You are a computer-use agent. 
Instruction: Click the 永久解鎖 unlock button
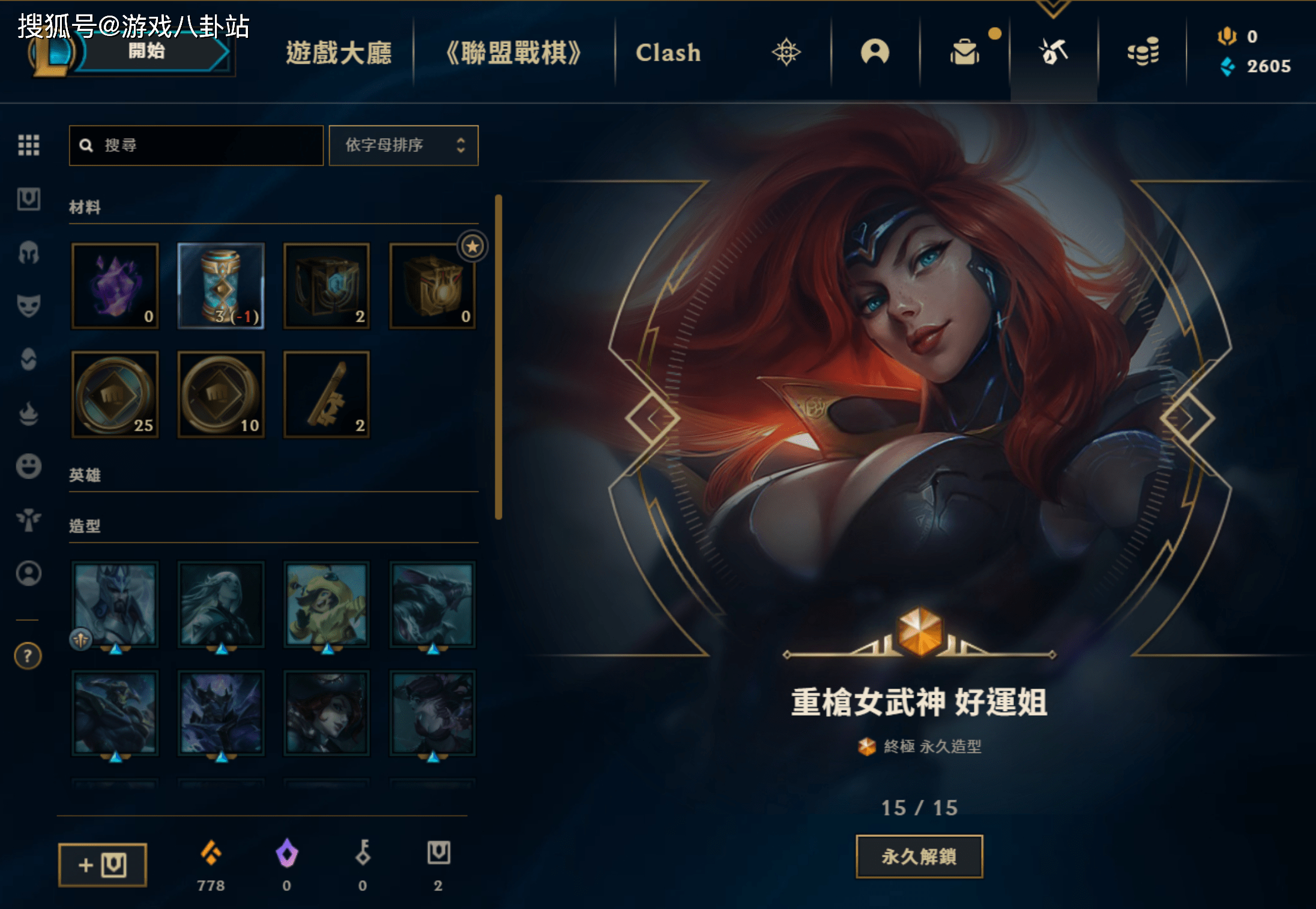pos(919,856)
